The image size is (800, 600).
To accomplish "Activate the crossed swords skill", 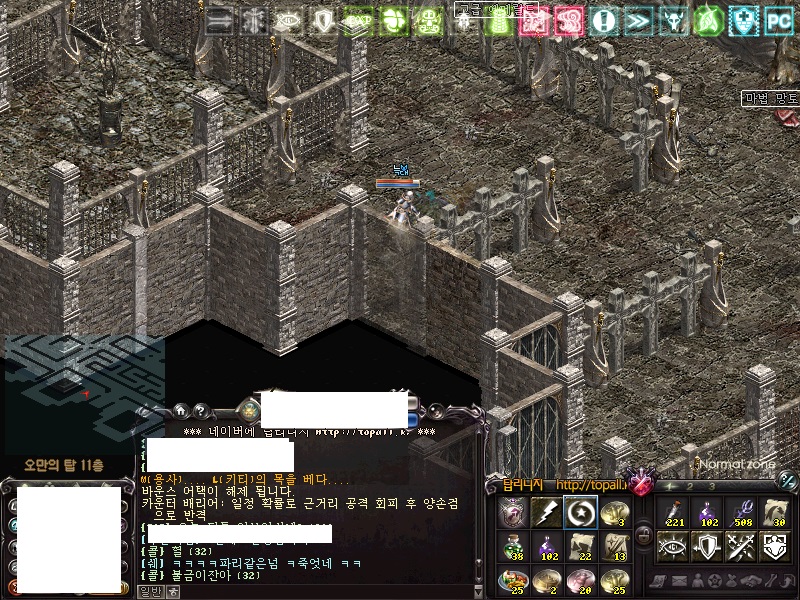I will click(x=740, y=546).
